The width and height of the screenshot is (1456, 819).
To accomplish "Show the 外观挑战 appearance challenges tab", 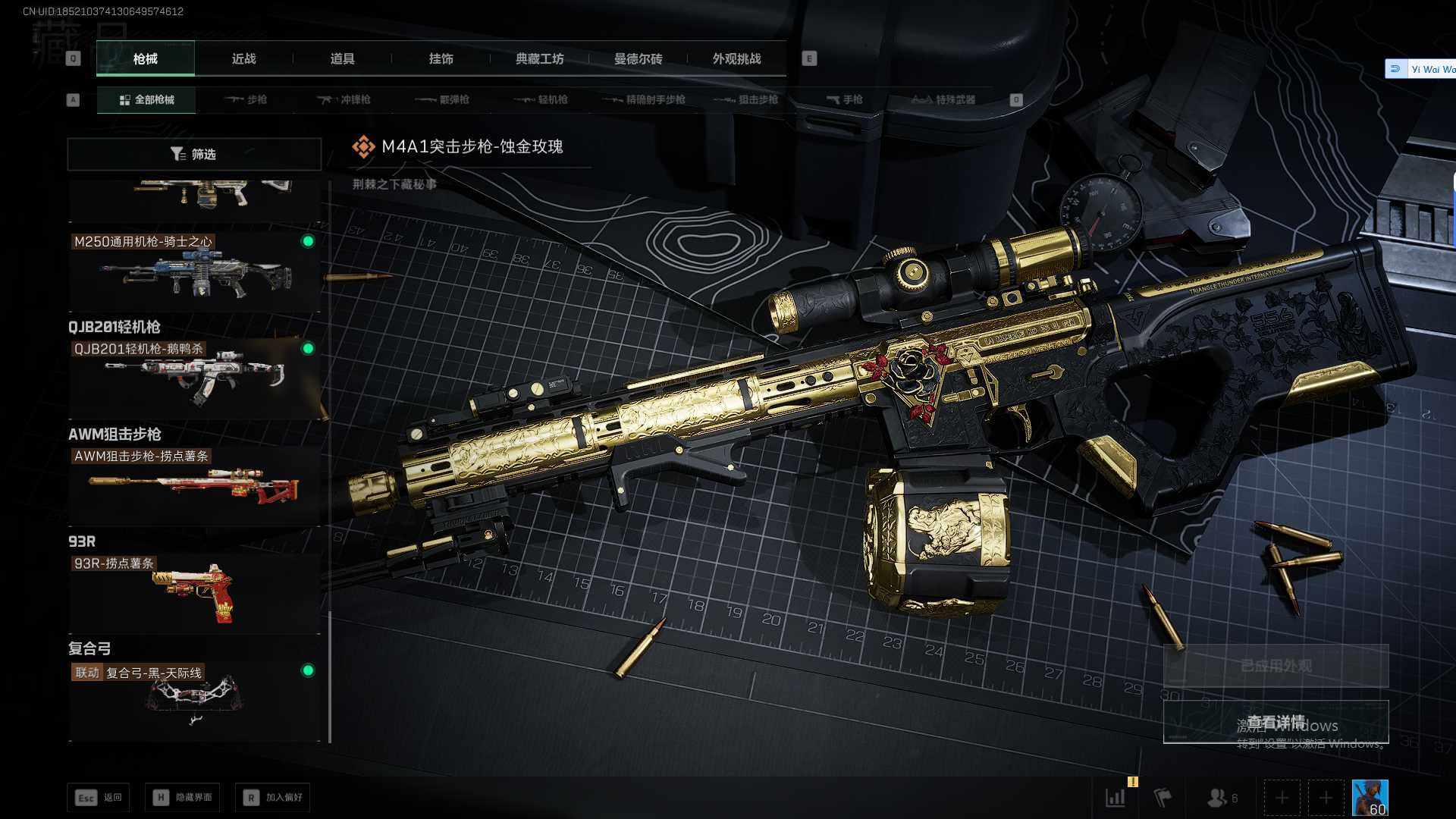I will tap(736, 59).
